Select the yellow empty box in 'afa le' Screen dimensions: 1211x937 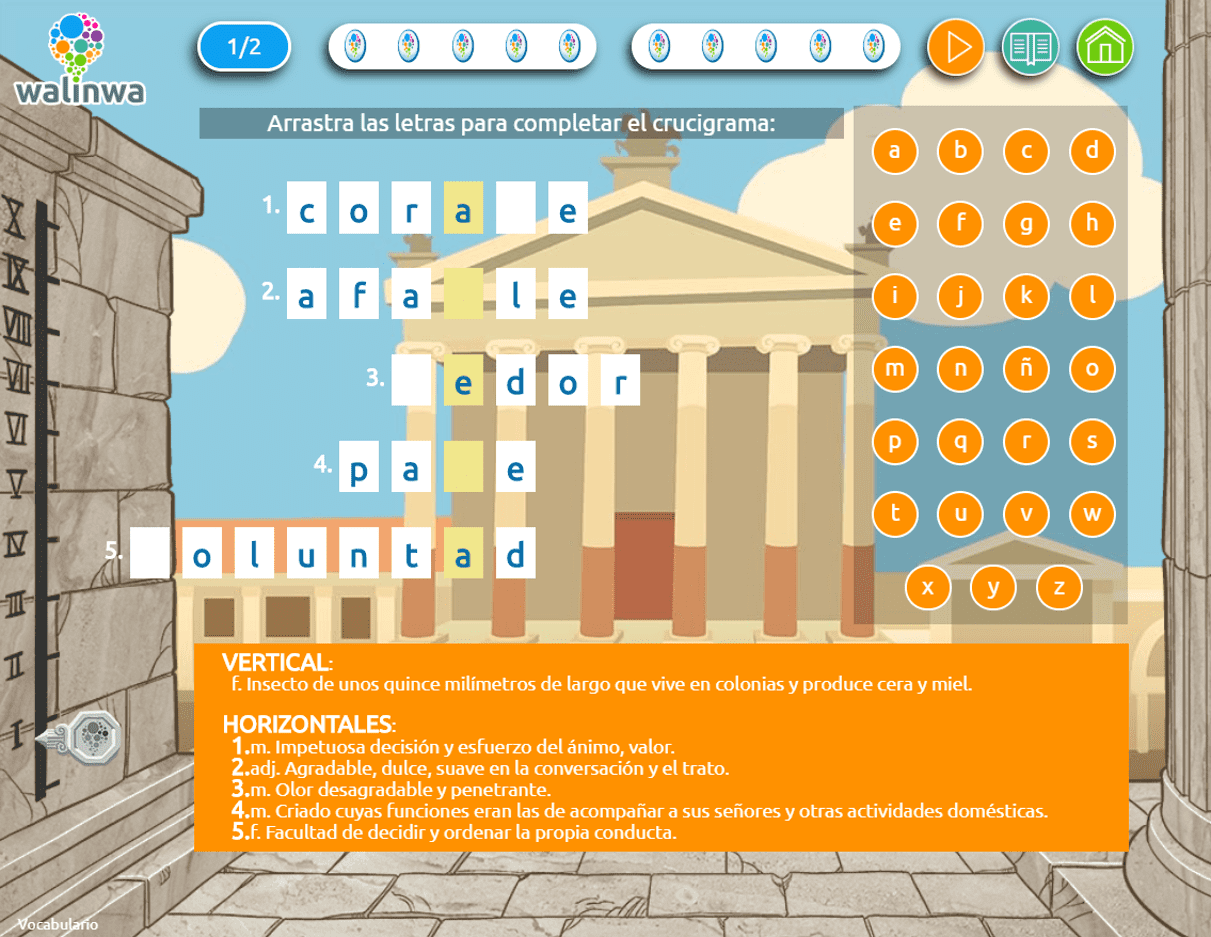pos(463,294)
